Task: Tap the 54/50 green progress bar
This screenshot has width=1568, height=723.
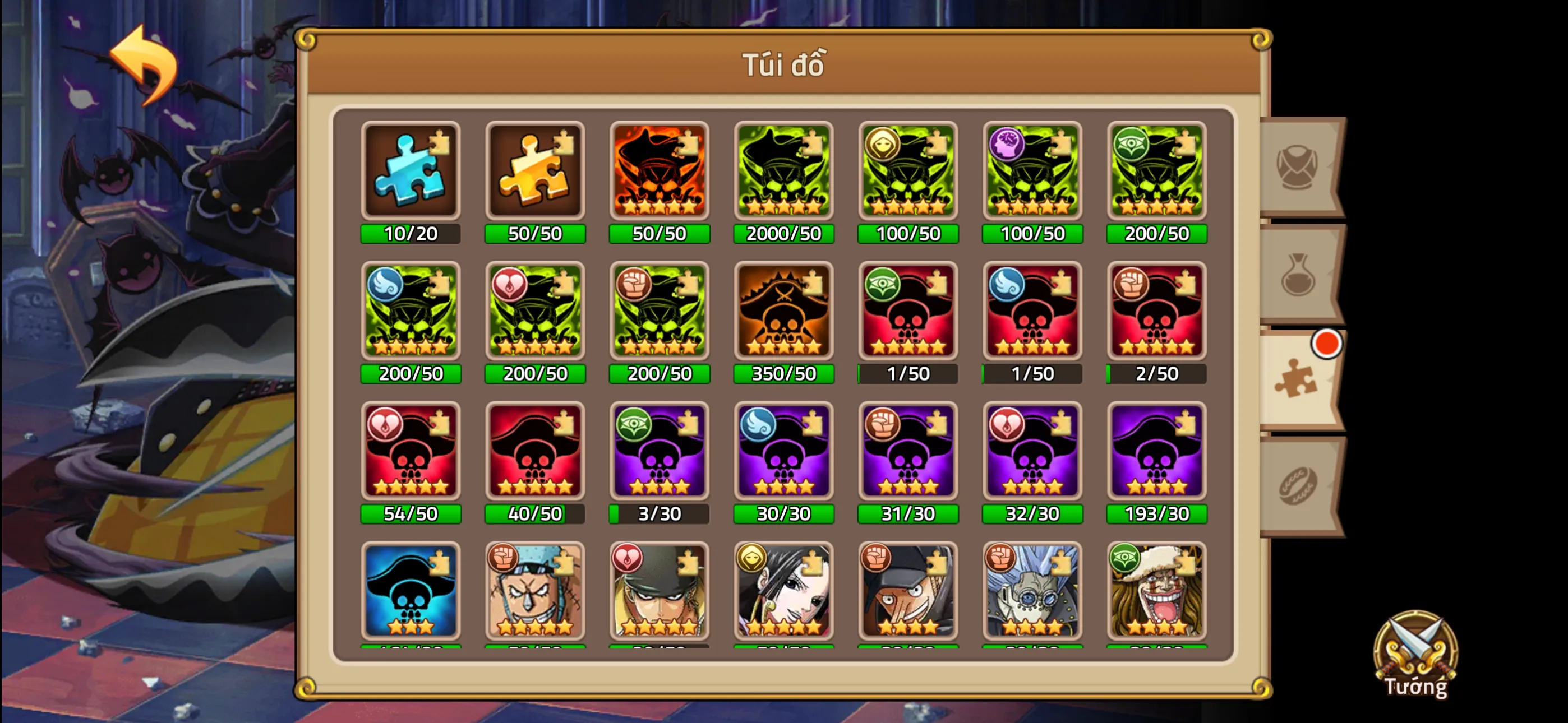Action: 411,515
